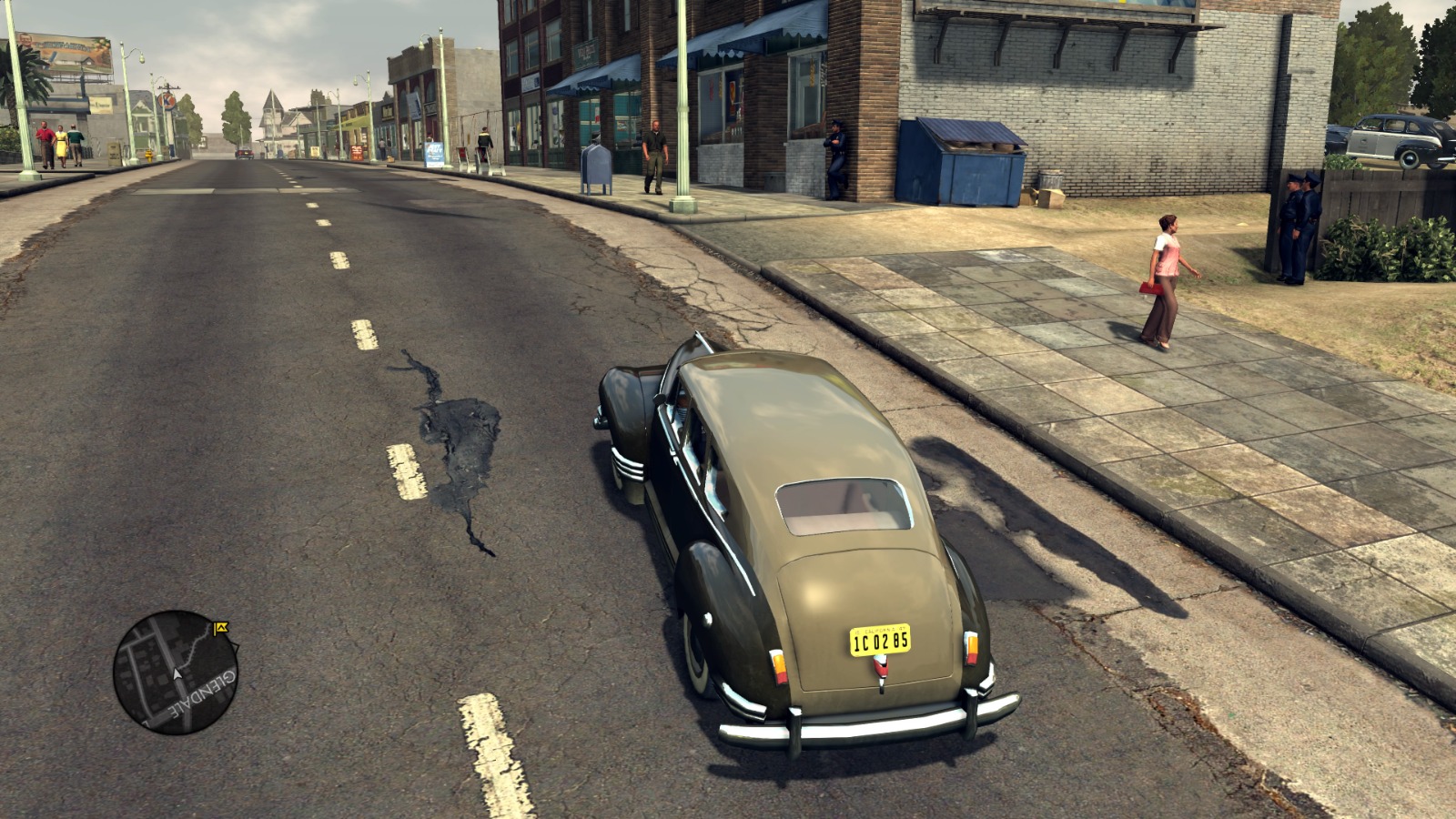Click the blue street-side advertising sign
Image resolution: width=1456 pixels, height=819 pixels.
(x=433, y=155)
